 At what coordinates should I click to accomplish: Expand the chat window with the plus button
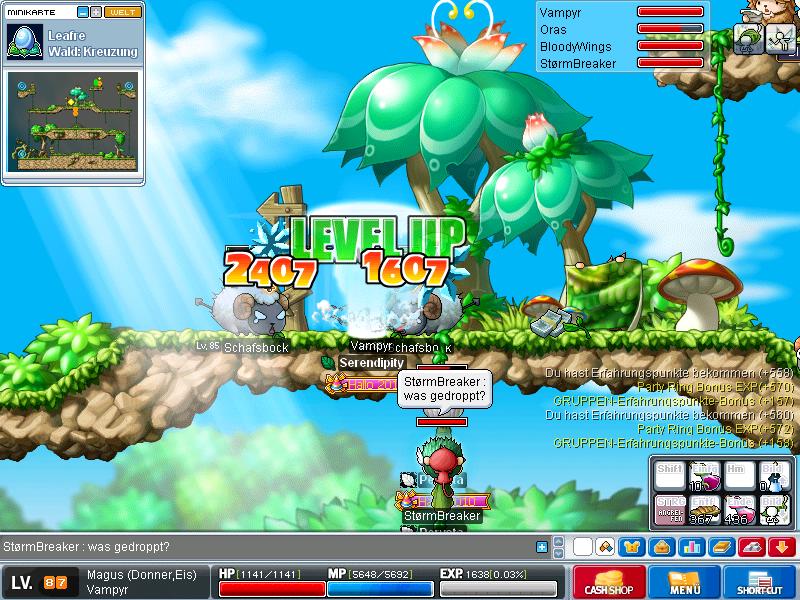542,547
